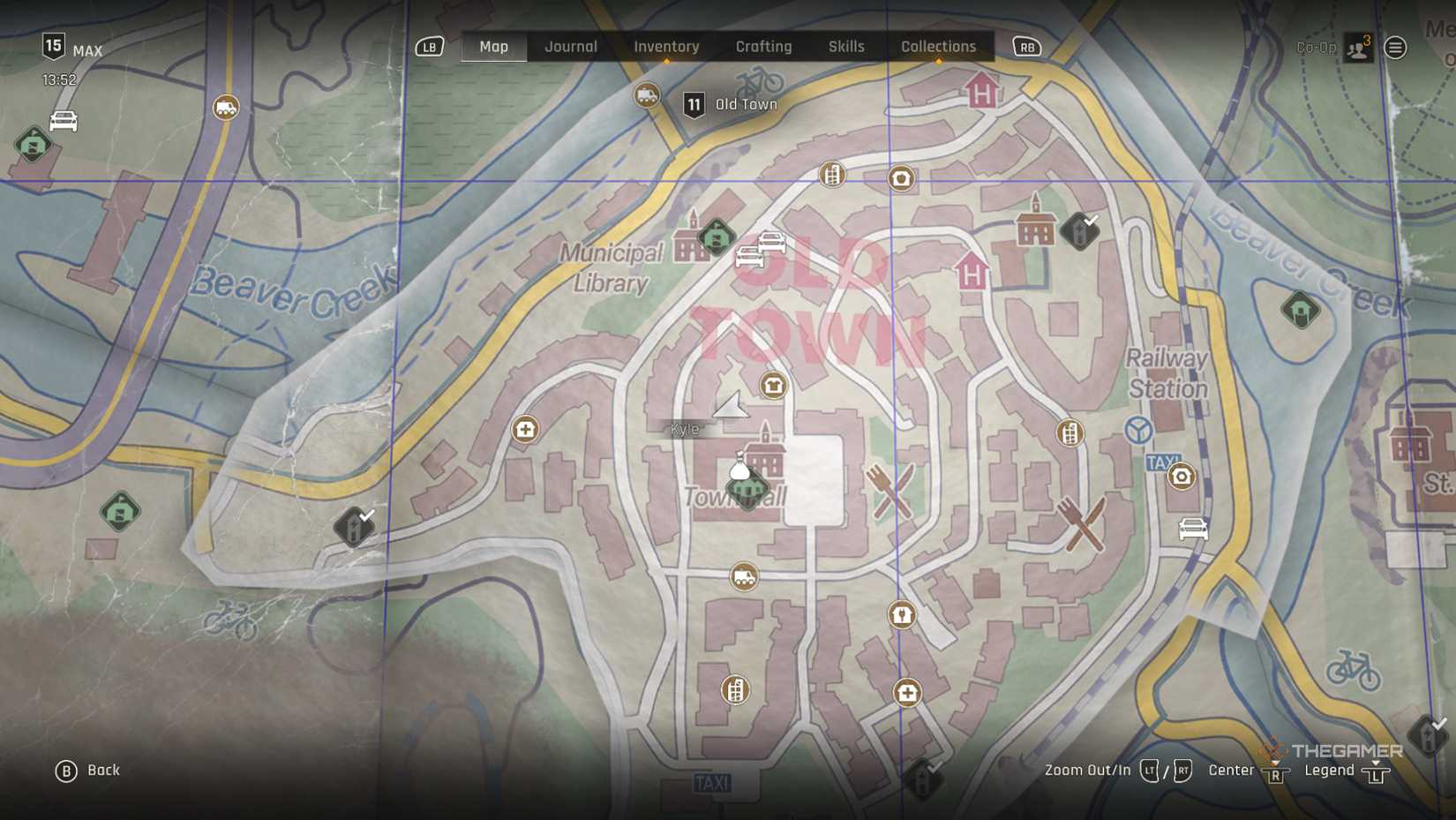
Task: Select the Map tab
Action: tap(493, 47)
